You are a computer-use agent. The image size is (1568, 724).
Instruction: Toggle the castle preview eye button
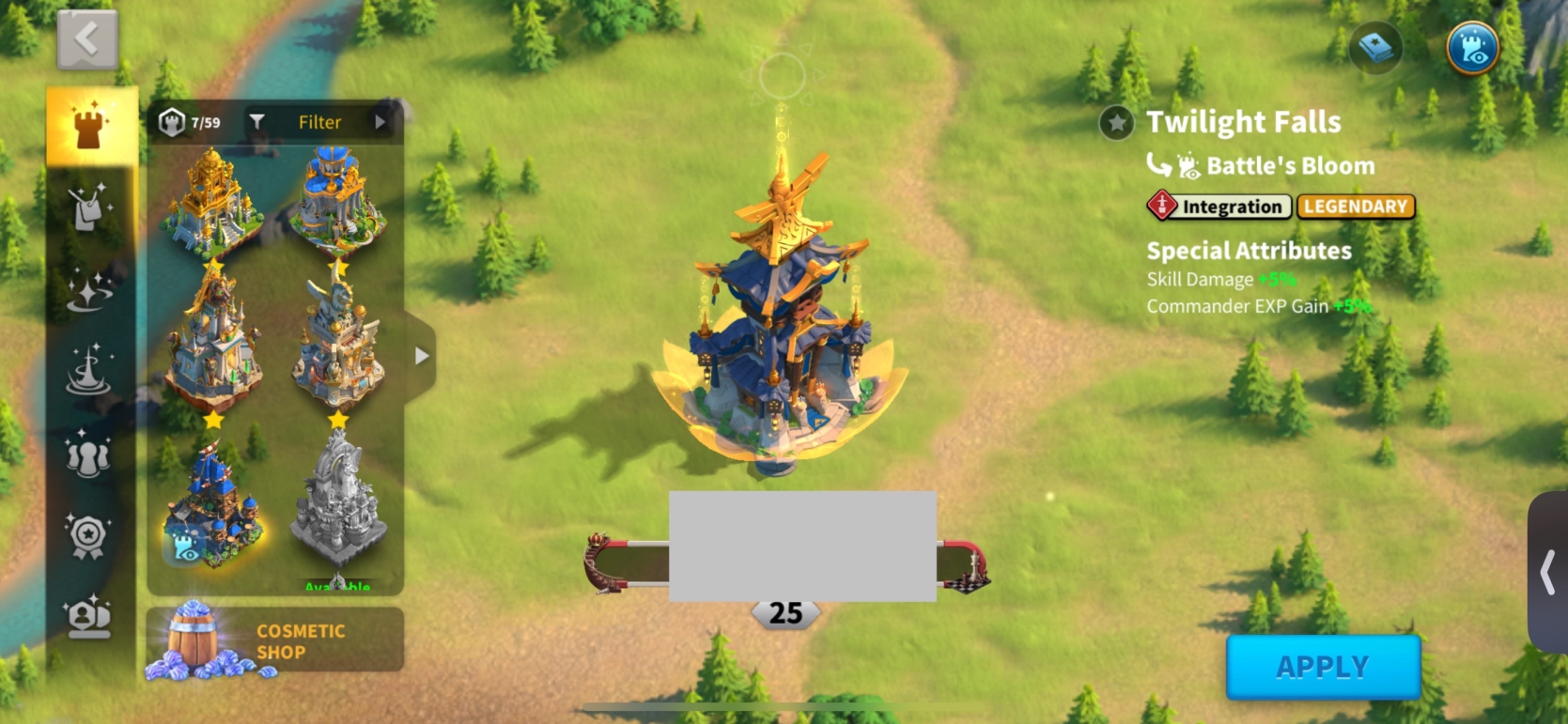1472,48
